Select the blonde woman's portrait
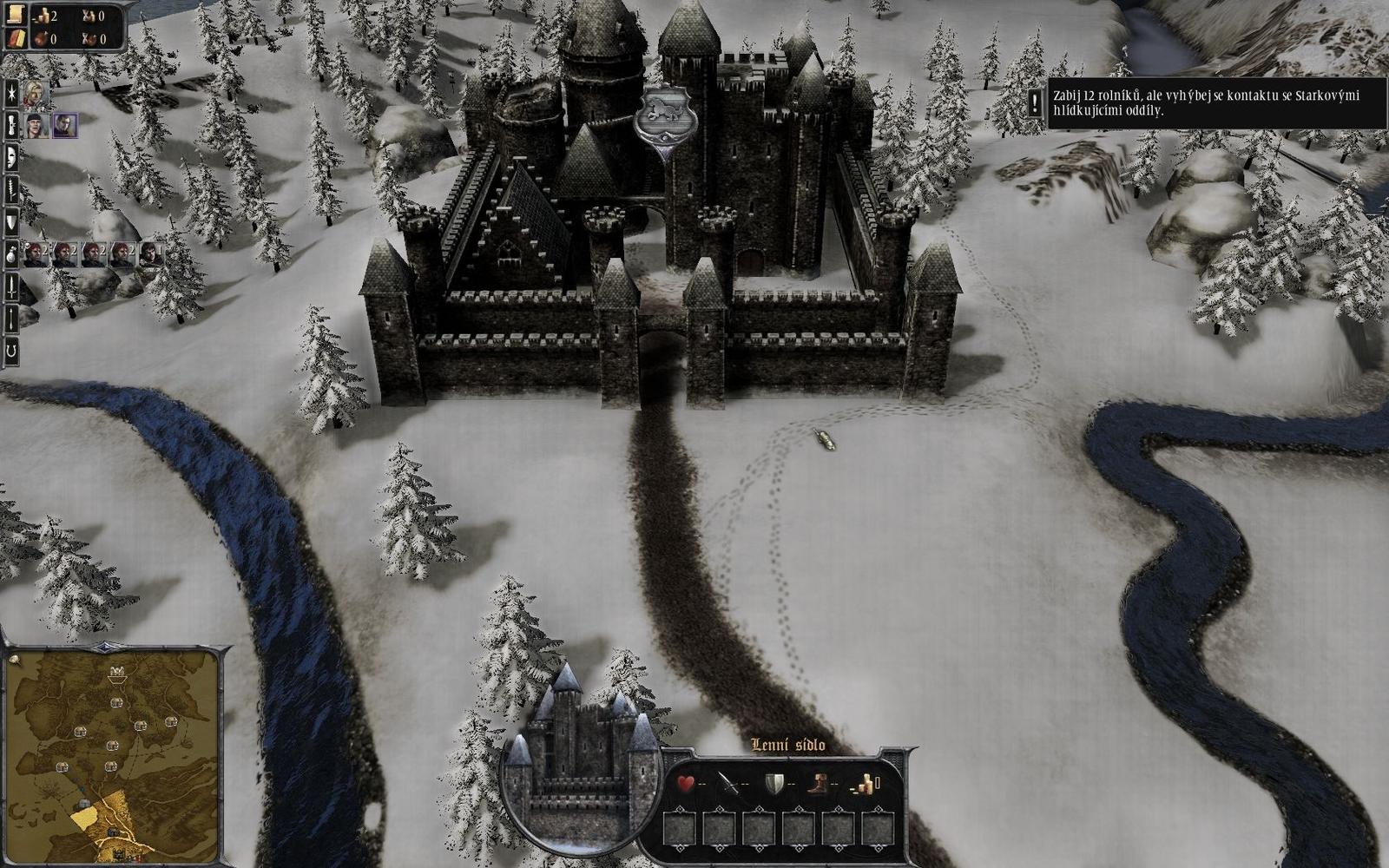1389x868 pixels. [x=33, y=95]
